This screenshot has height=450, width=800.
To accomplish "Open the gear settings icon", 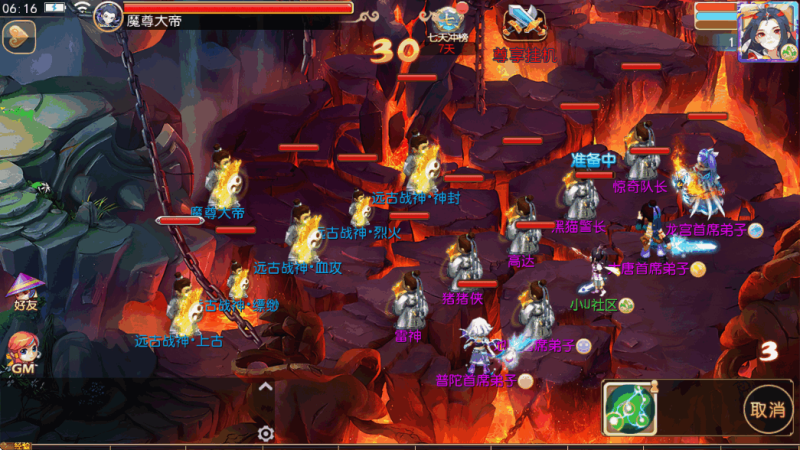I will point(265,433).
